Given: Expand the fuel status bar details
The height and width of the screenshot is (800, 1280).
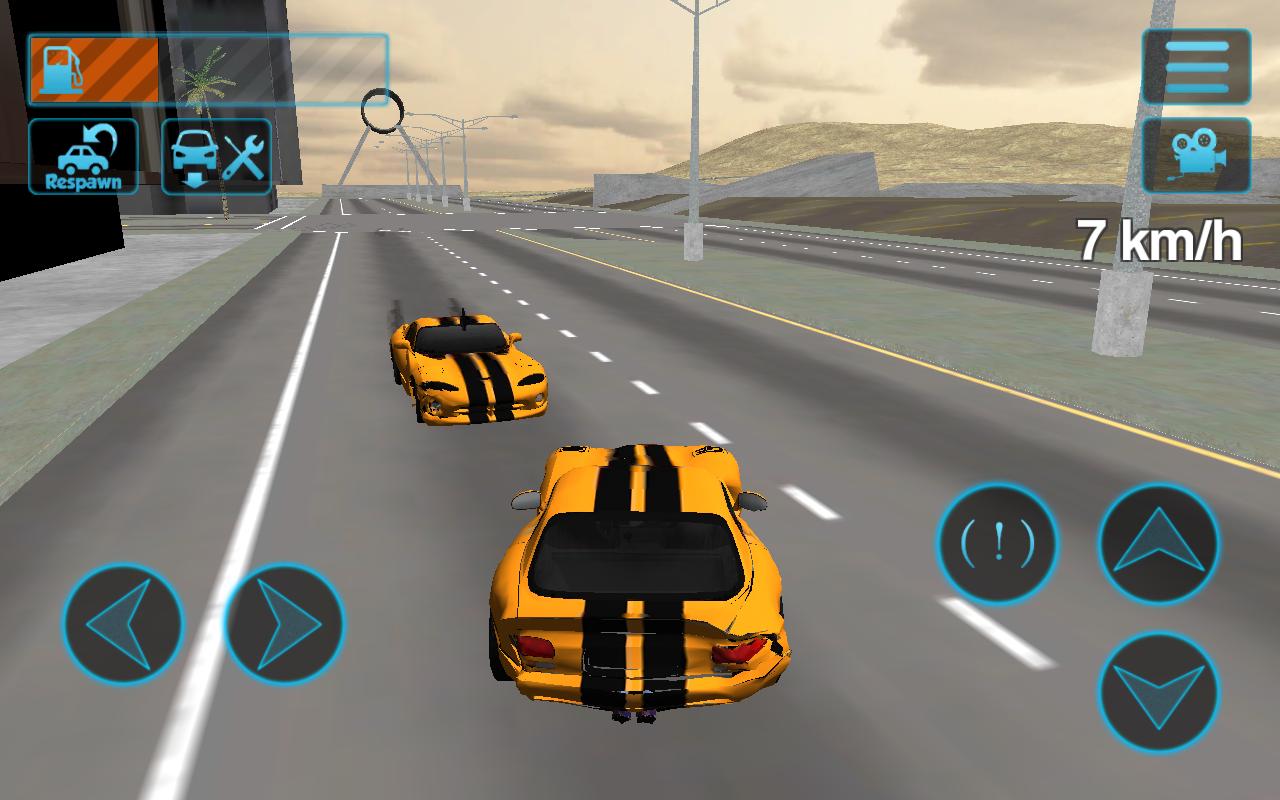Looking at the screenshot, I should (x=200, y=65).
